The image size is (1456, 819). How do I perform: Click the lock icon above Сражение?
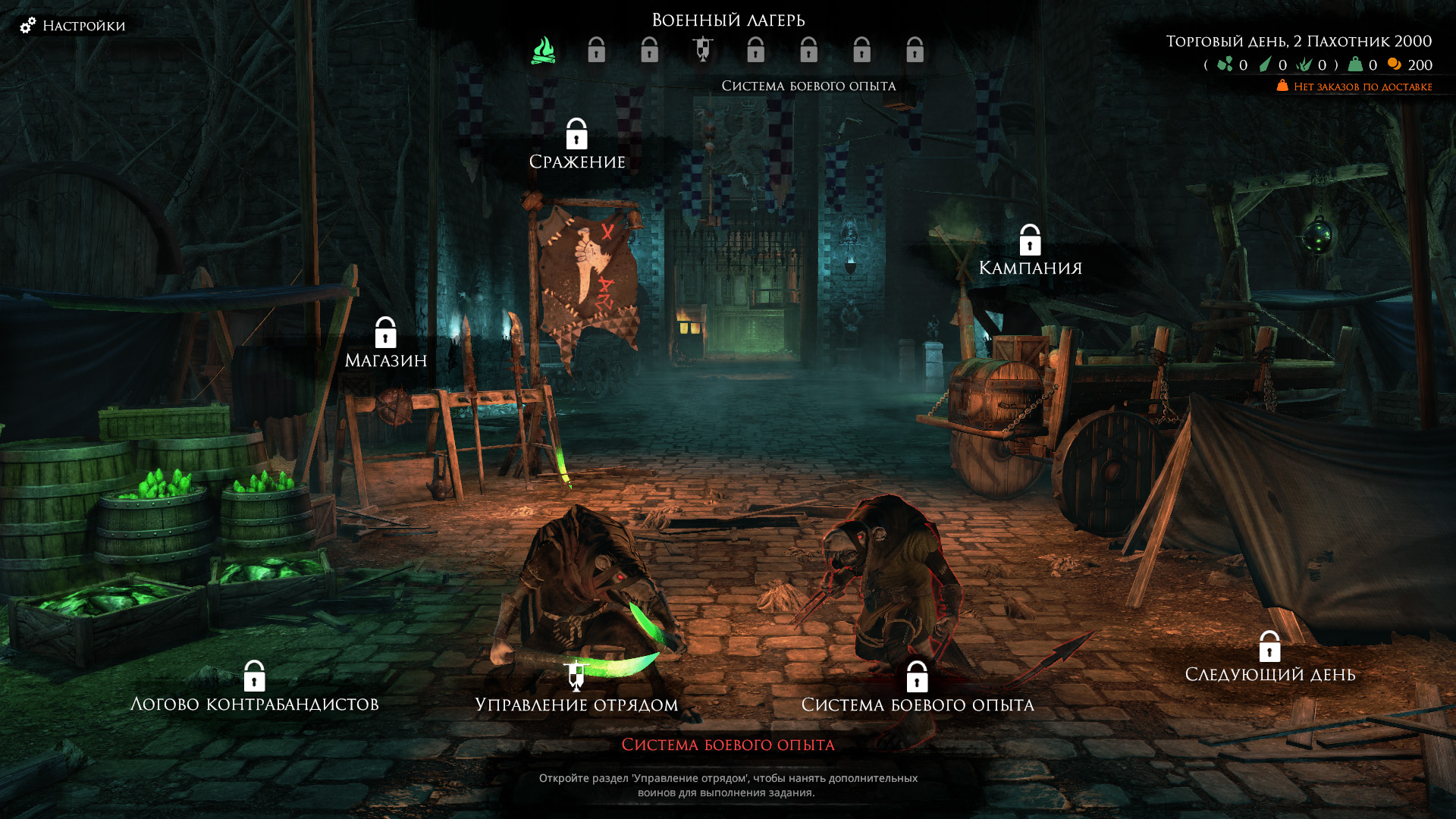click(x=577, y=134)
